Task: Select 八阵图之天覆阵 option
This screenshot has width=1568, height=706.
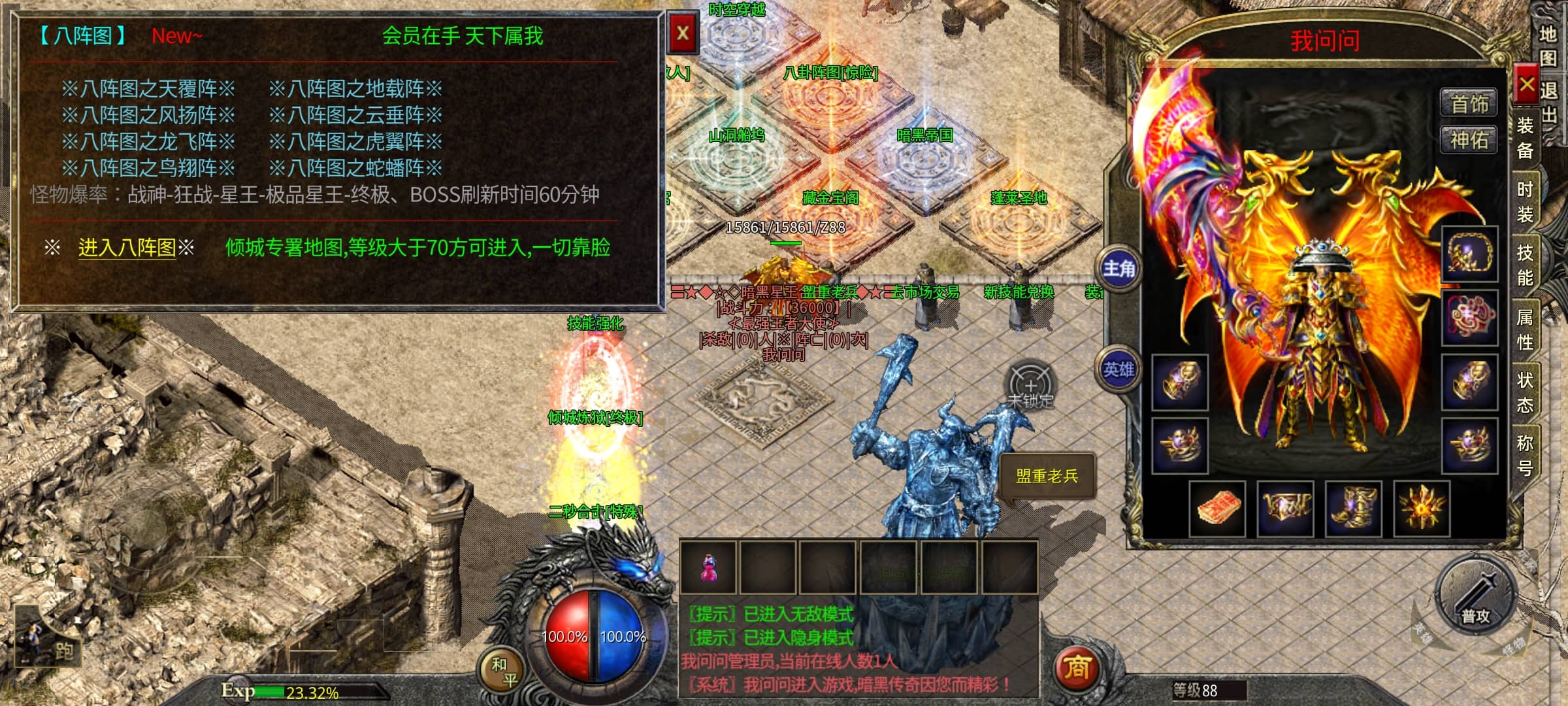Action: [148, 89]
